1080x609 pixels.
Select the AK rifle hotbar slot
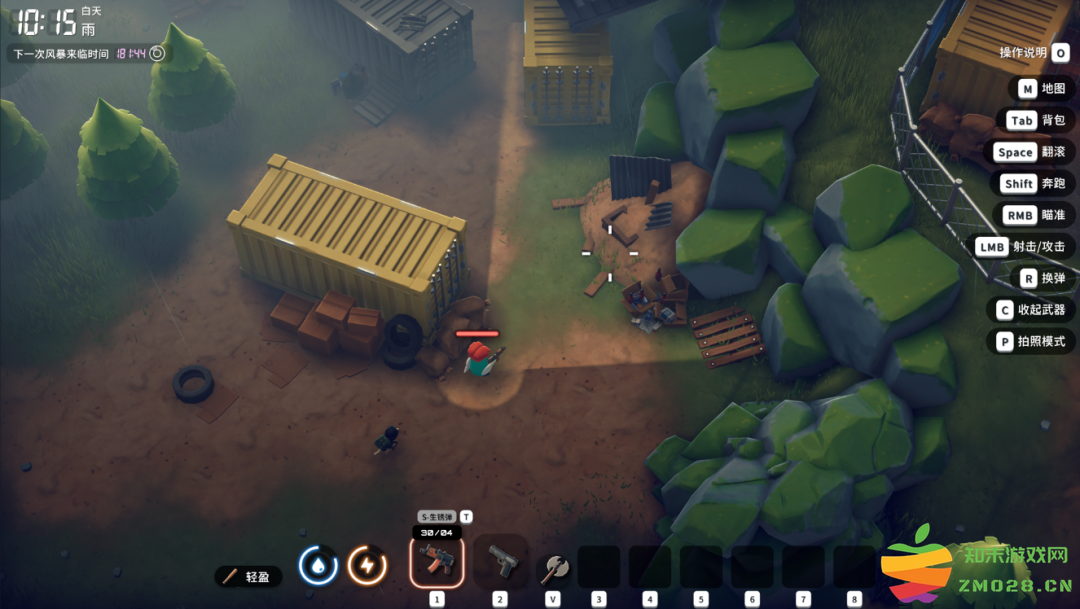tap(437, 562)
